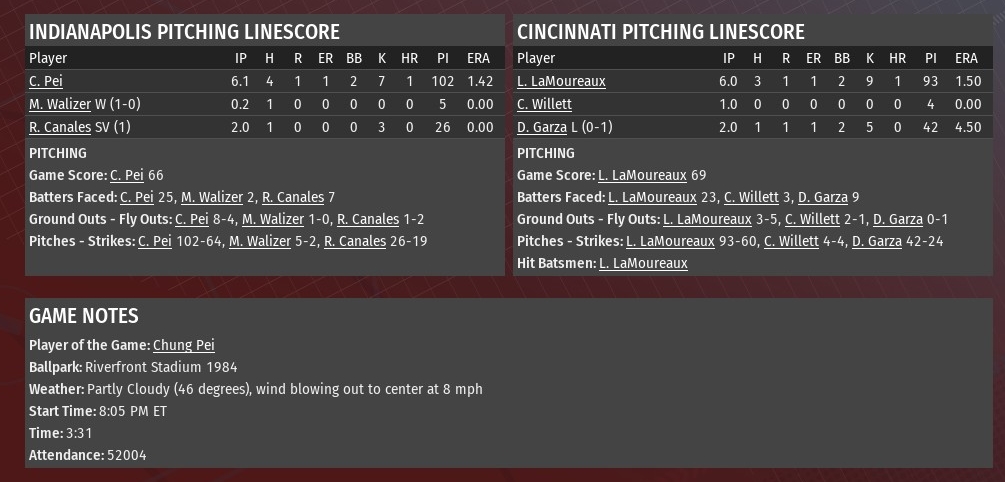
Task: Open C. Pei's profile from the linescore table
Action: (46, 81)
